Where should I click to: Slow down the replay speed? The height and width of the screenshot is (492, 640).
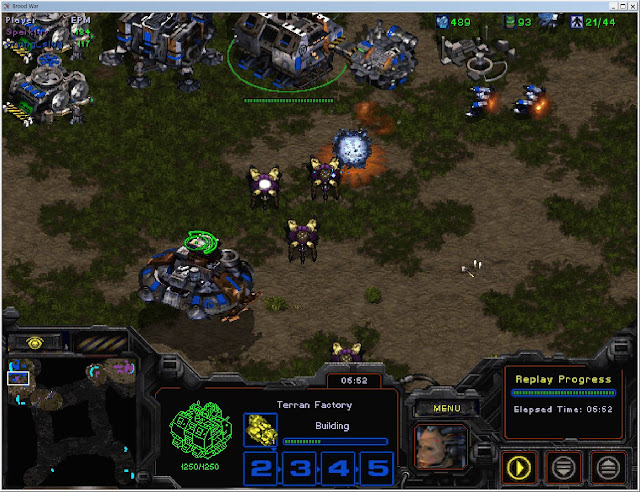564,466
